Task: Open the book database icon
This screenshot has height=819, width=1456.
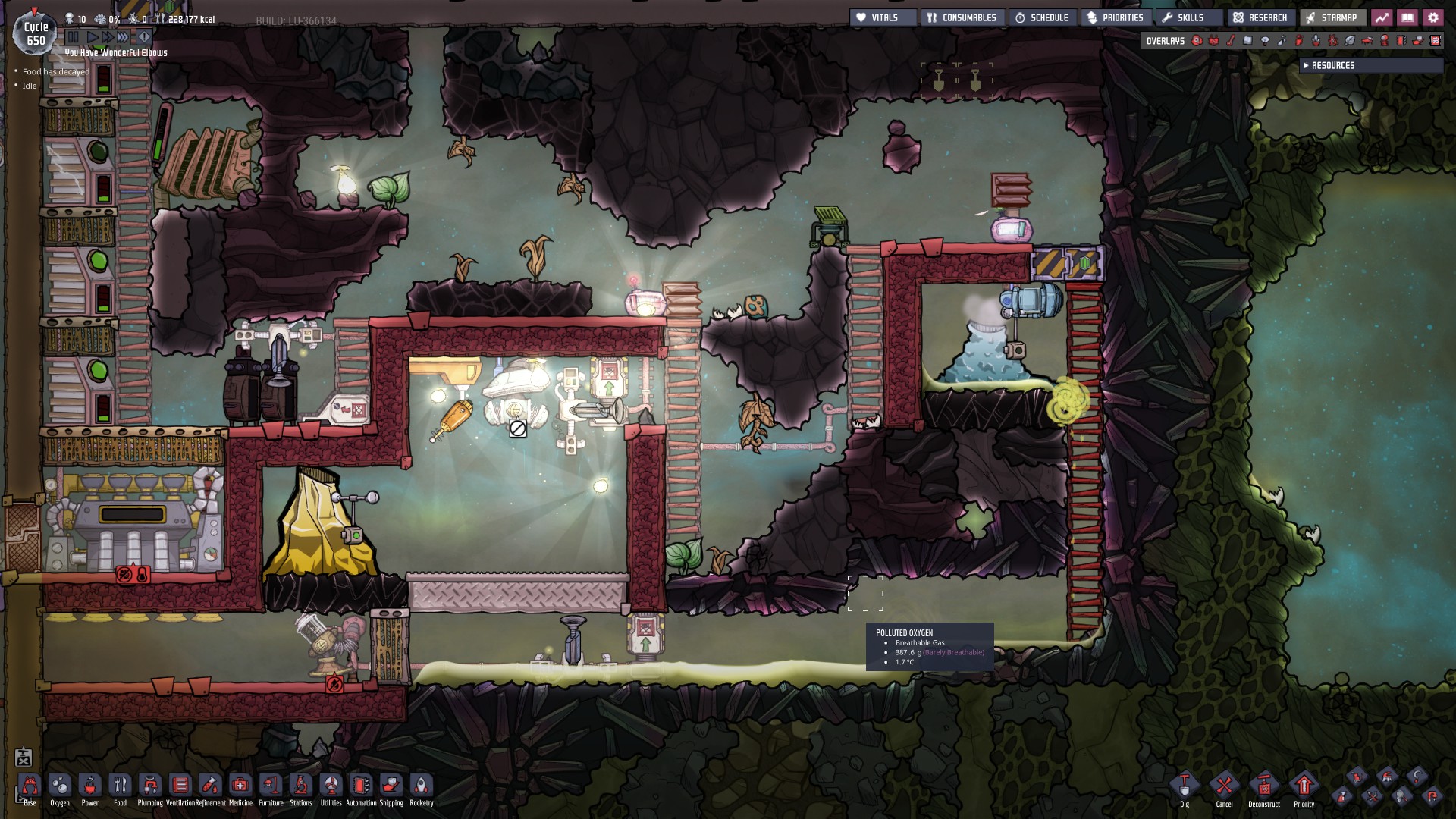Action: (x=1407, y=17)
